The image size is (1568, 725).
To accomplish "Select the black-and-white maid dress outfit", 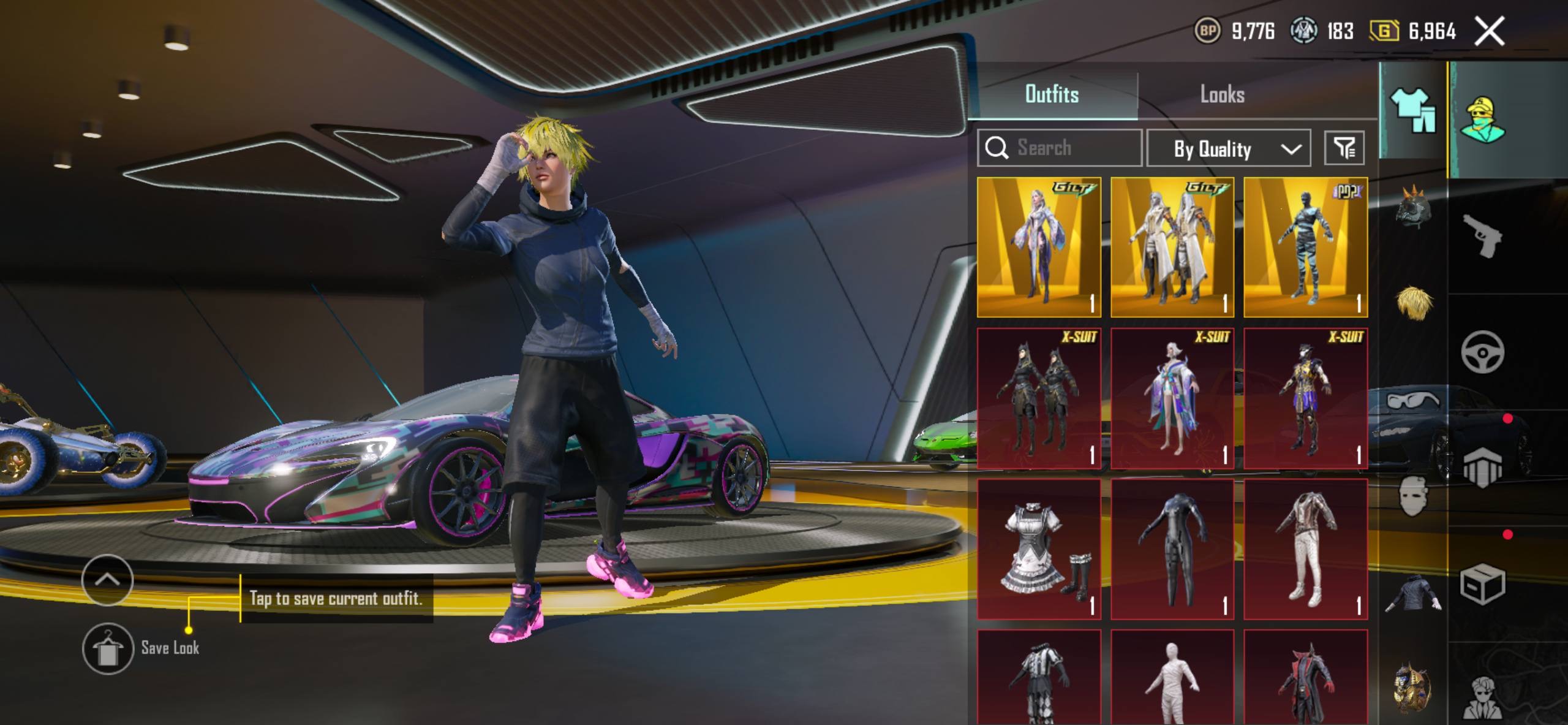I will [x=1039, y=549].
